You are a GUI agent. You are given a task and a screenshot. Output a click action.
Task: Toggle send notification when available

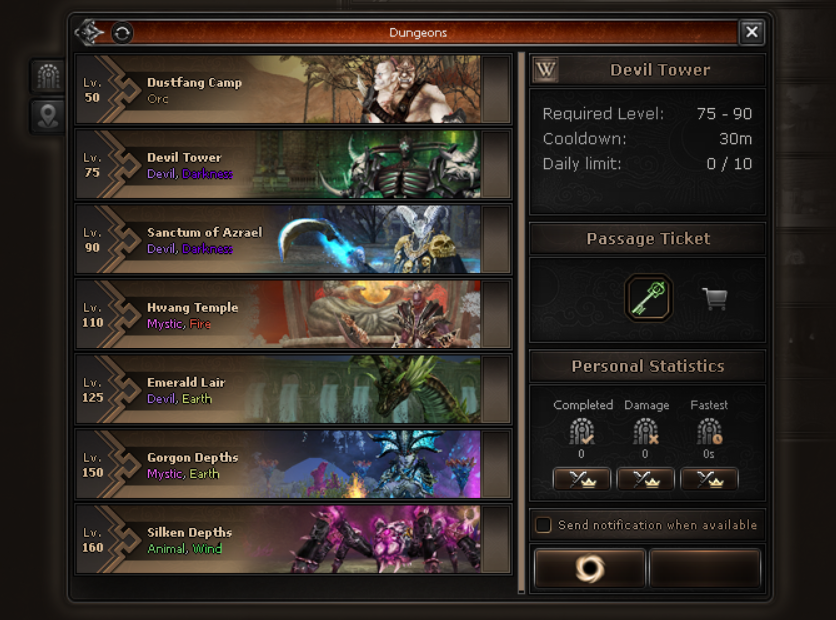[544, 525]
